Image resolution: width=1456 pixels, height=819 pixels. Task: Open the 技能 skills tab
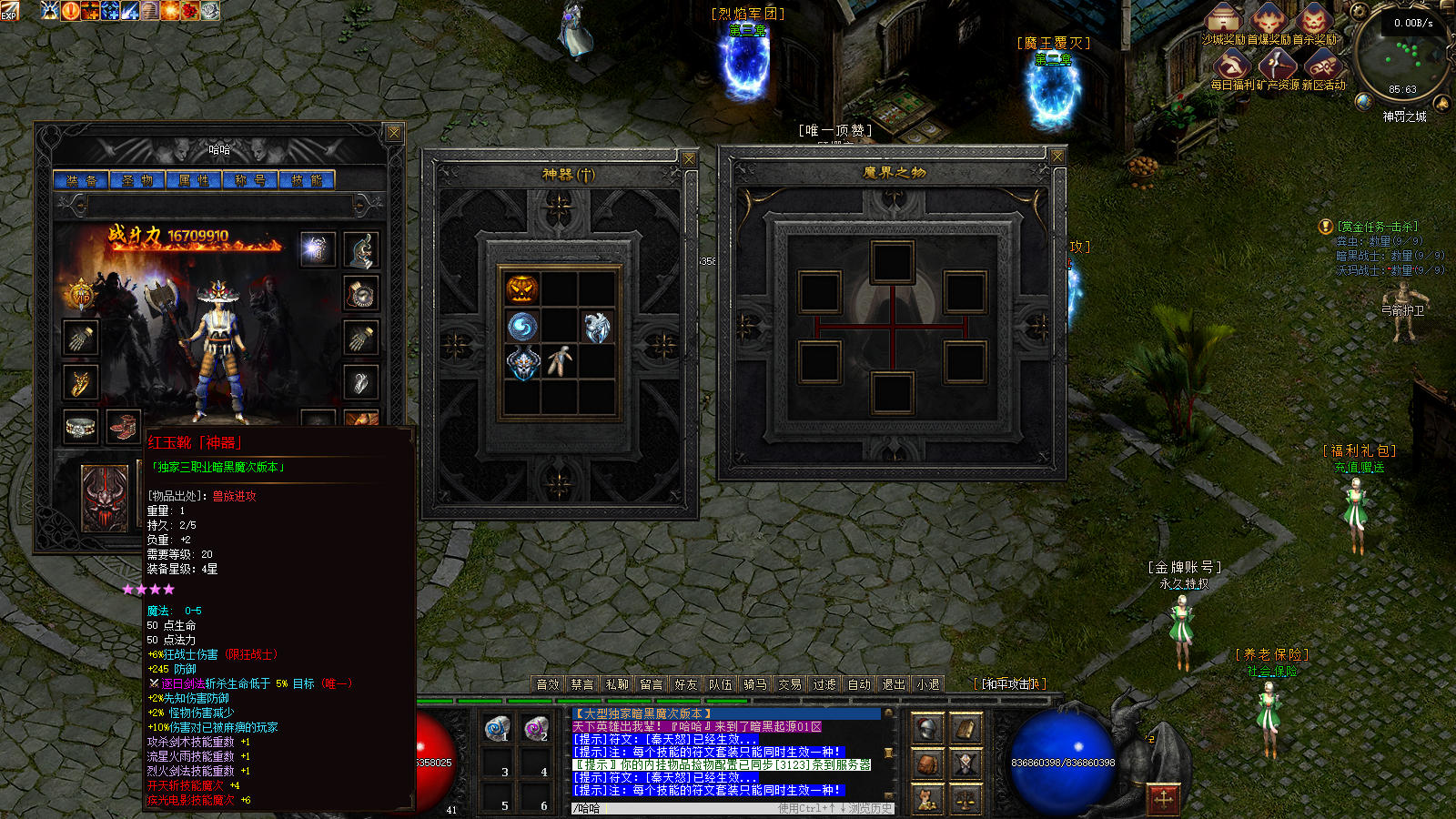307,180
